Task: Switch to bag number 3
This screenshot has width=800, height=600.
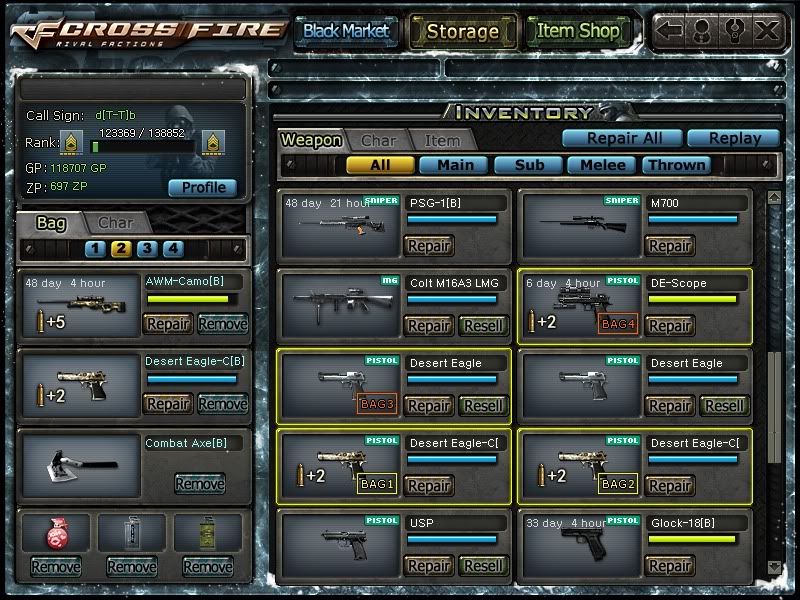Action: [147, 249]
